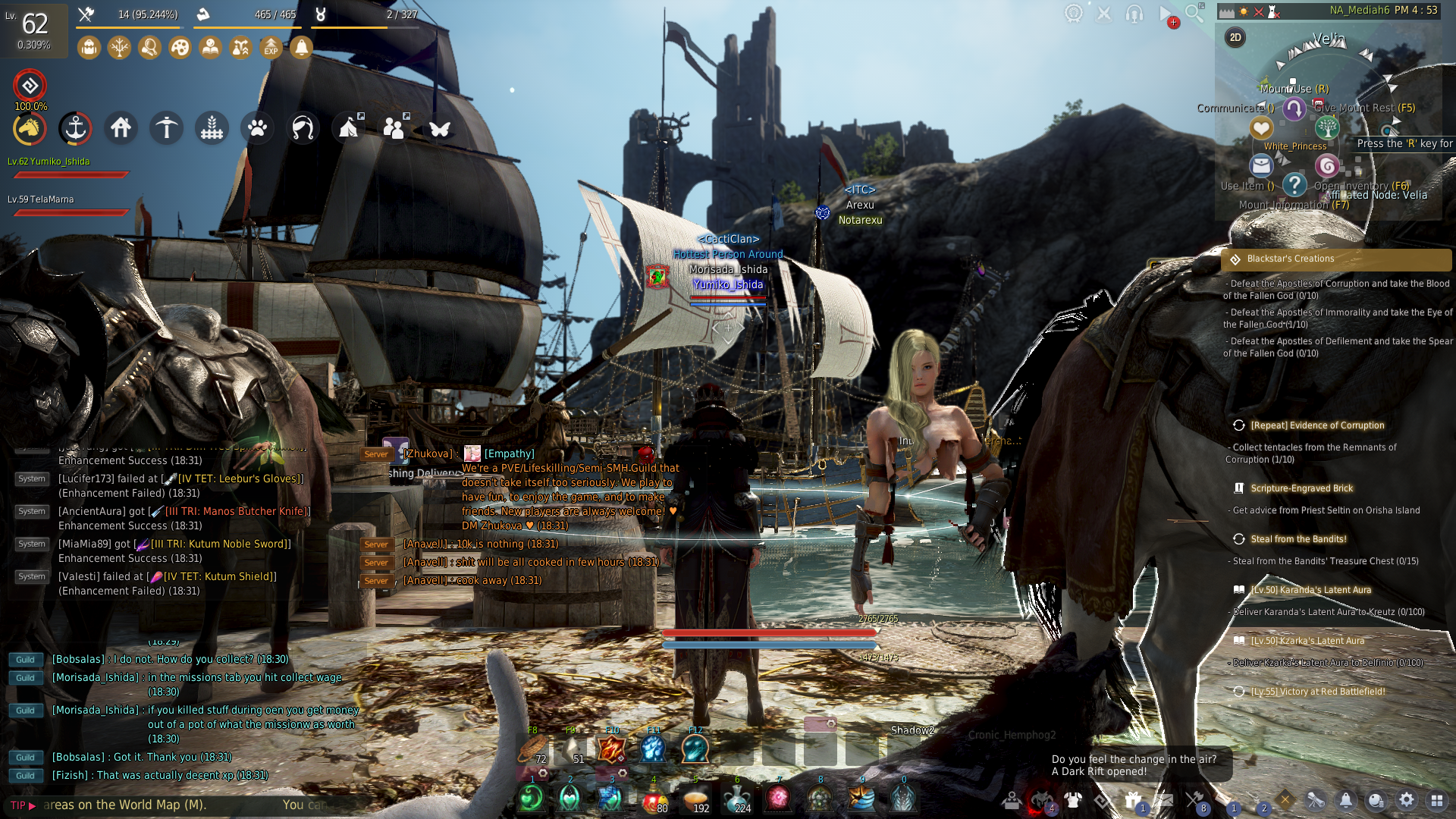Viewport: 1456px width, 819px height.
Task: Toggle the 2D minimap mode button
Action: point(1235,37)
